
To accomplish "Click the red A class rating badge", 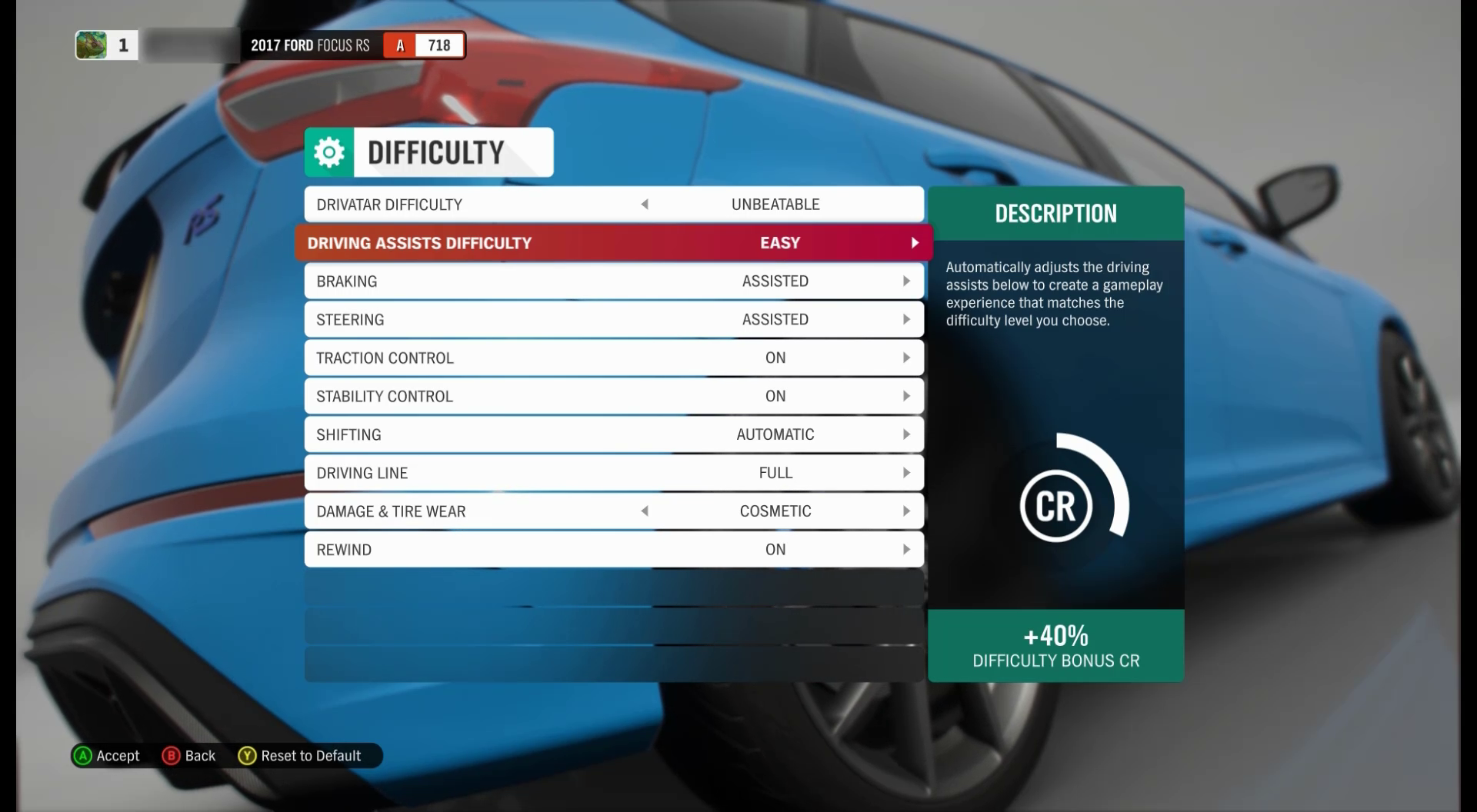I will [x=399, y=45].
